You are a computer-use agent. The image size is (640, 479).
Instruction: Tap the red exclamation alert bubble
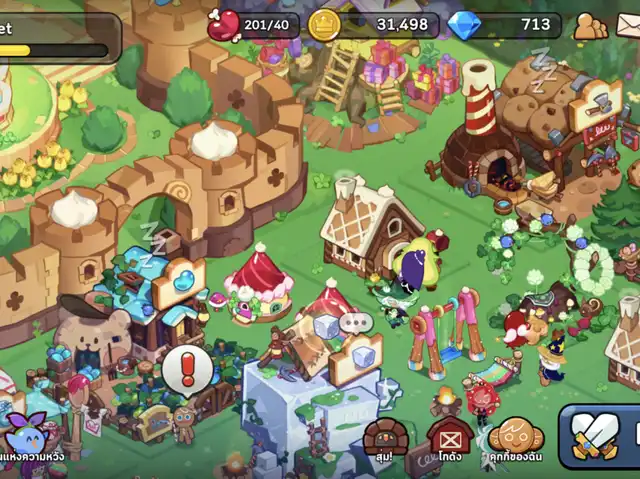[x=182, y=368]
